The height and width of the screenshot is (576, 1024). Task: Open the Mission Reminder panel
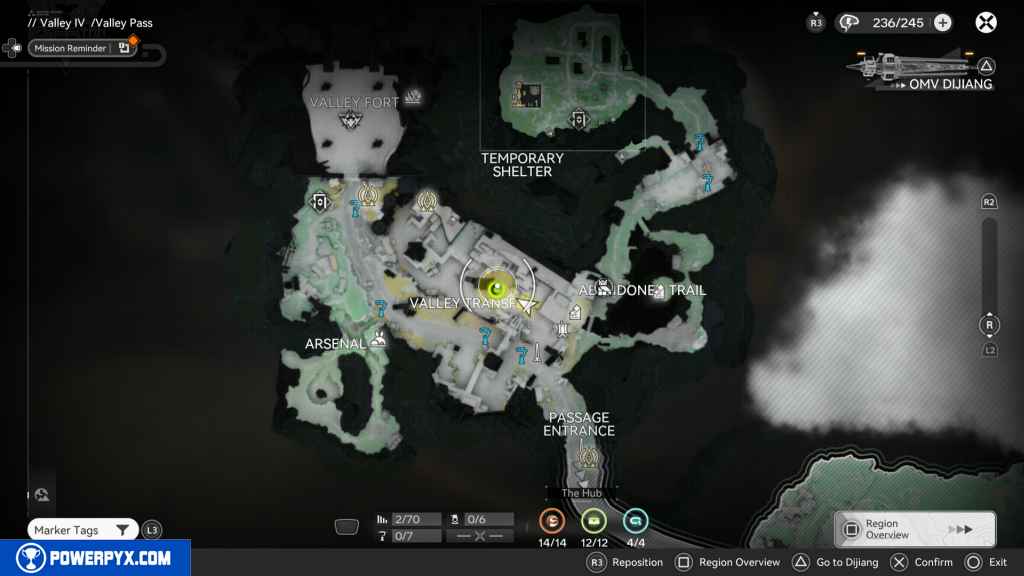coord(82,48)
